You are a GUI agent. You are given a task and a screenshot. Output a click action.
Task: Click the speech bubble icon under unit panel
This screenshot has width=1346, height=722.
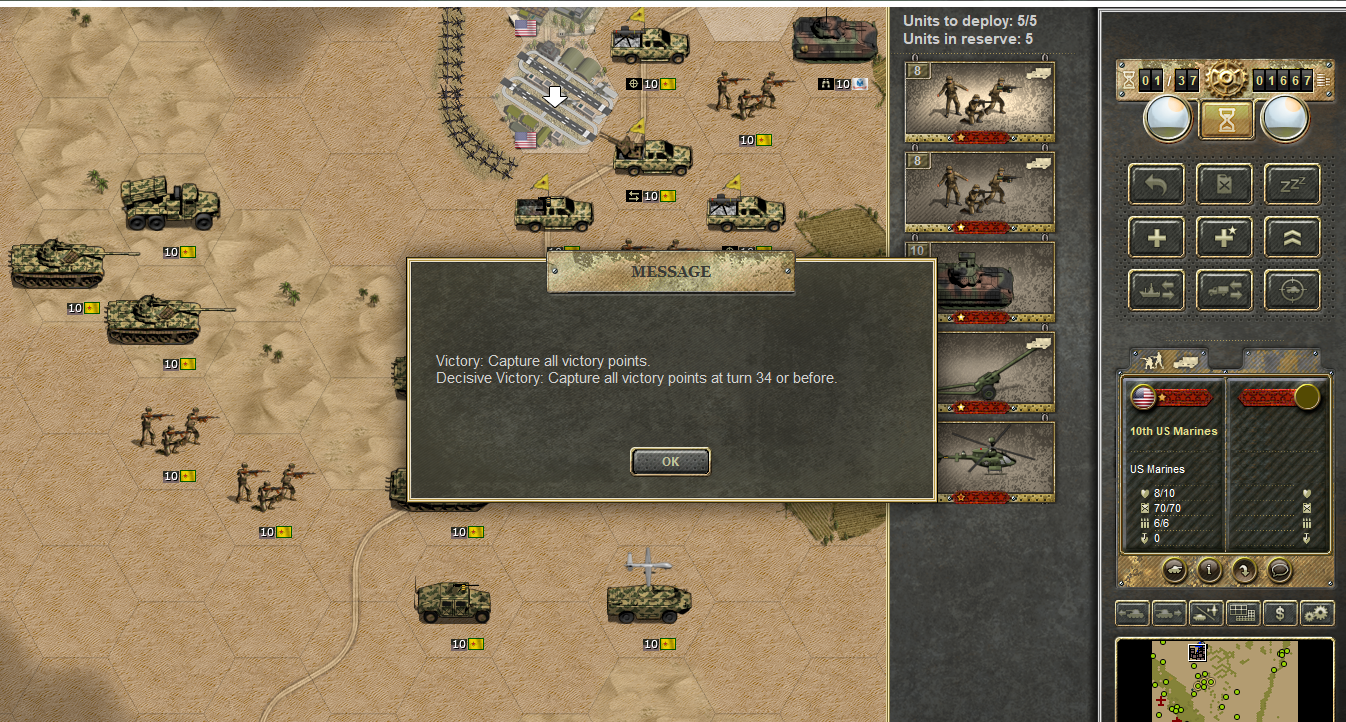[x=1279, y=570]
